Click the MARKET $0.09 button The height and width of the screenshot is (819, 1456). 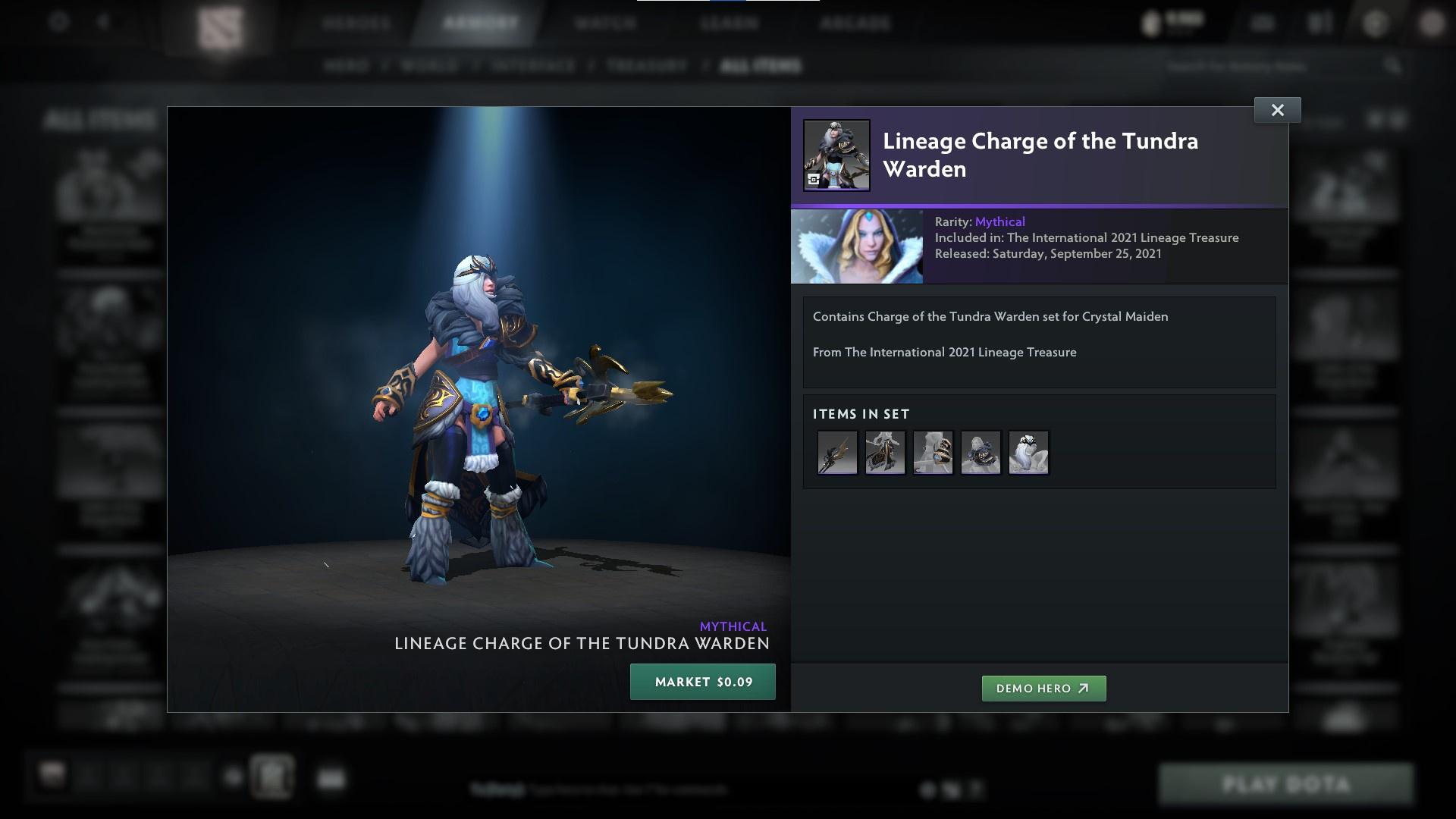702,681
